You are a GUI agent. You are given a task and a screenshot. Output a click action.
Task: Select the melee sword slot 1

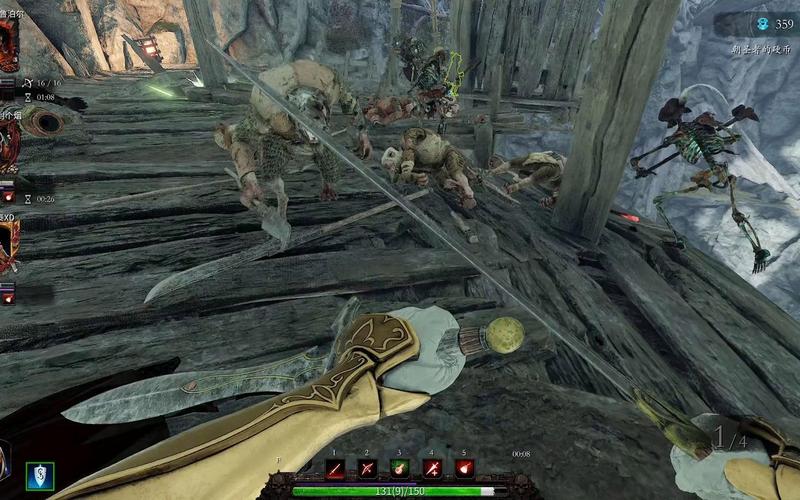[x=337, y=468]
